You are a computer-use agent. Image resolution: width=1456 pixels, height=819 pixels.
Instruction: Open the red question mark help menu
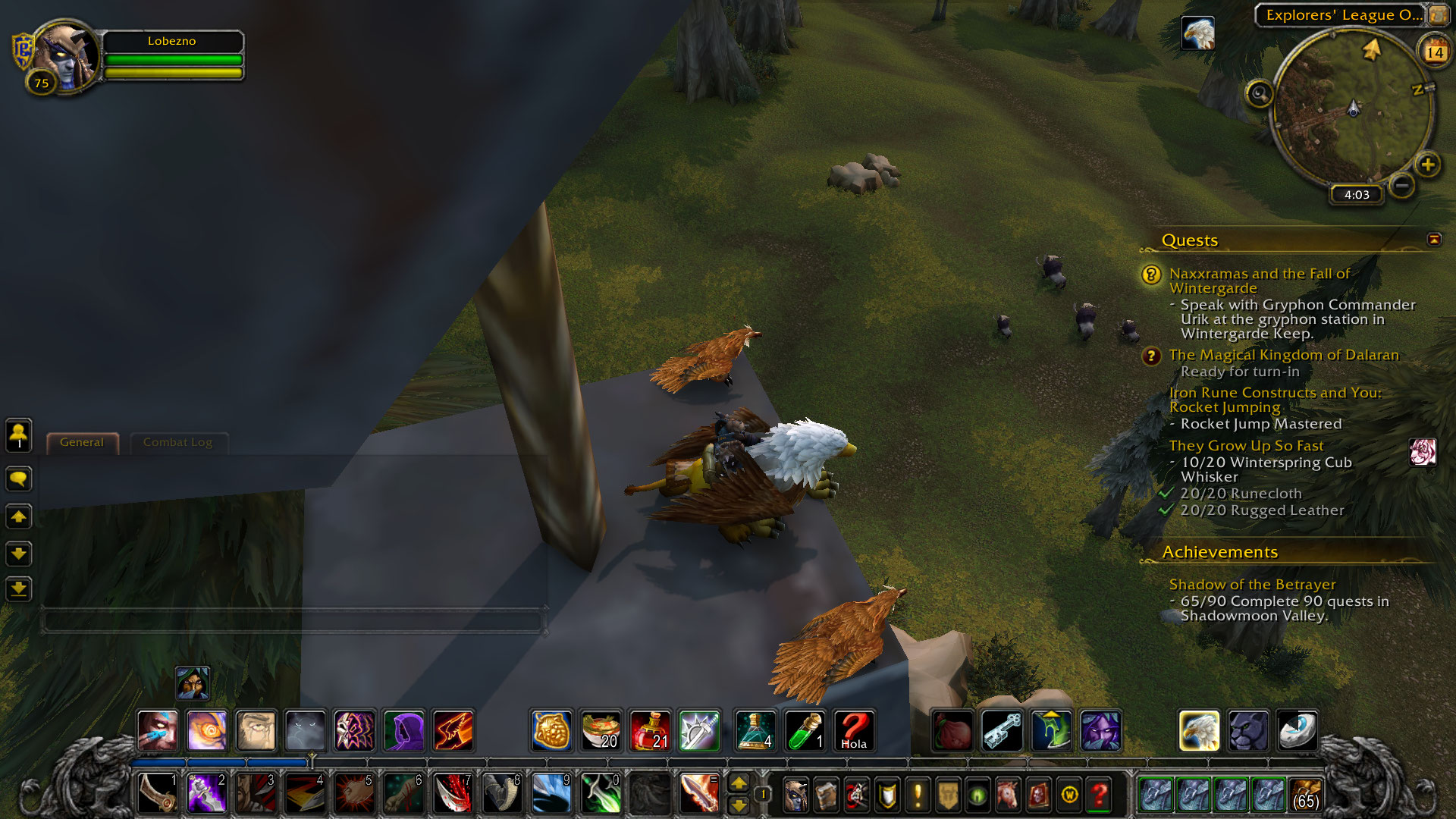click(x=1099, y=794)
